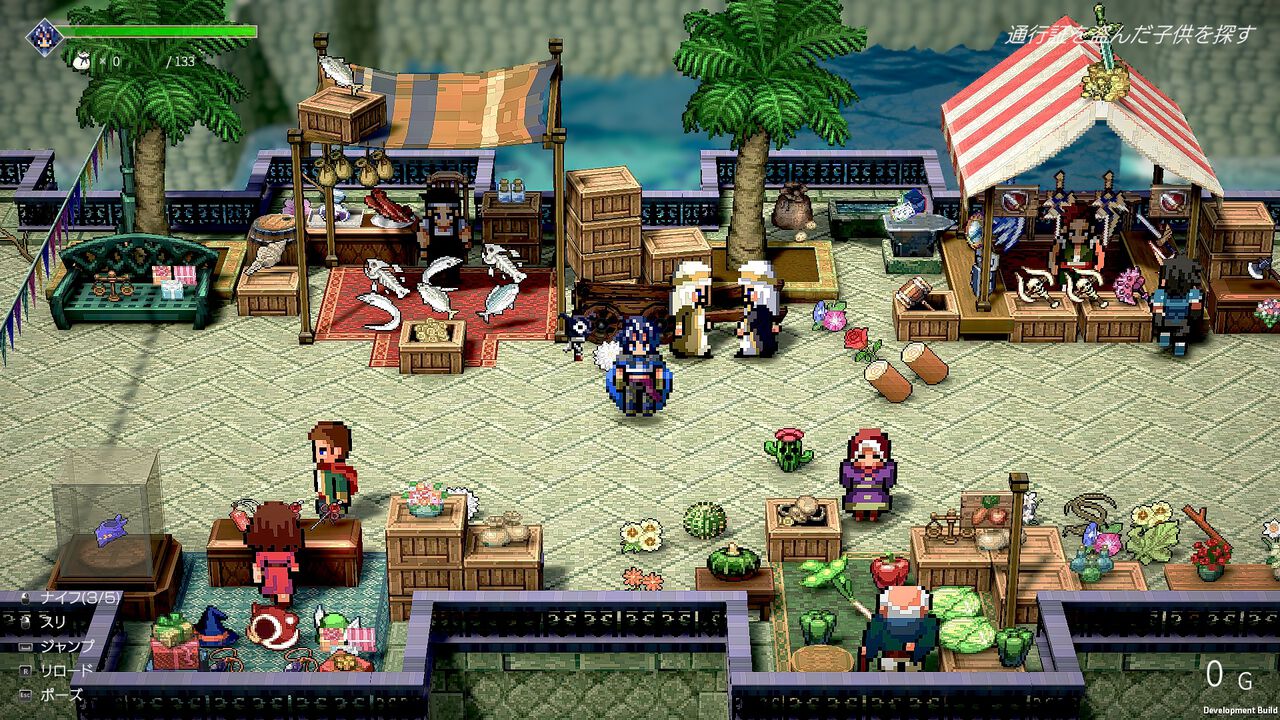This screenshot has width=1280, height=720.
Task: Click the money bag counter icon
Action: pyautogui.click(x=81, y=60)
